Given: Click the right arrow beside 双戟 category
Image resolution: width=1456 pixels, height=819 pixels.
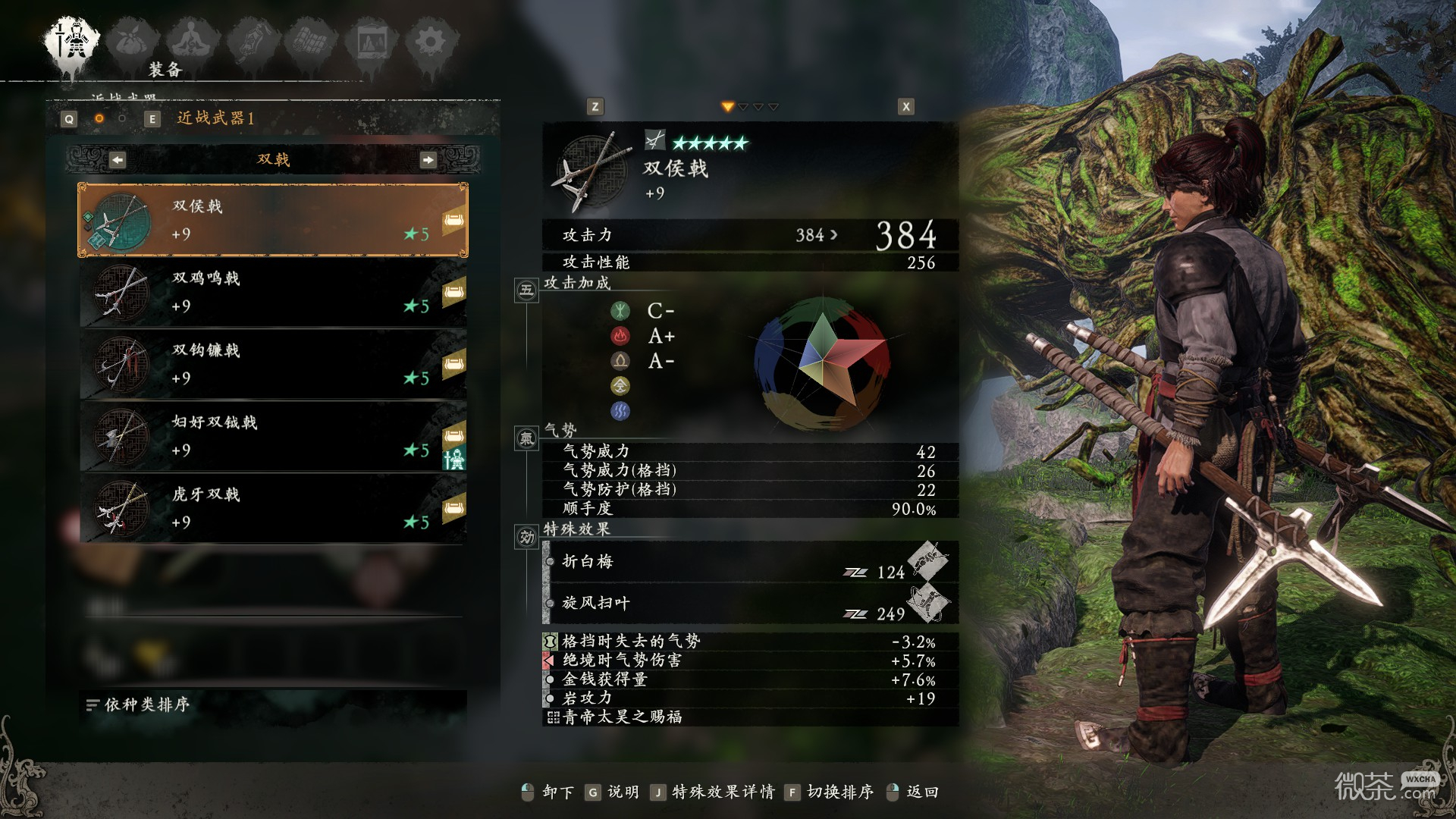Looking at the screenshot, I should [x=430, y=160].
